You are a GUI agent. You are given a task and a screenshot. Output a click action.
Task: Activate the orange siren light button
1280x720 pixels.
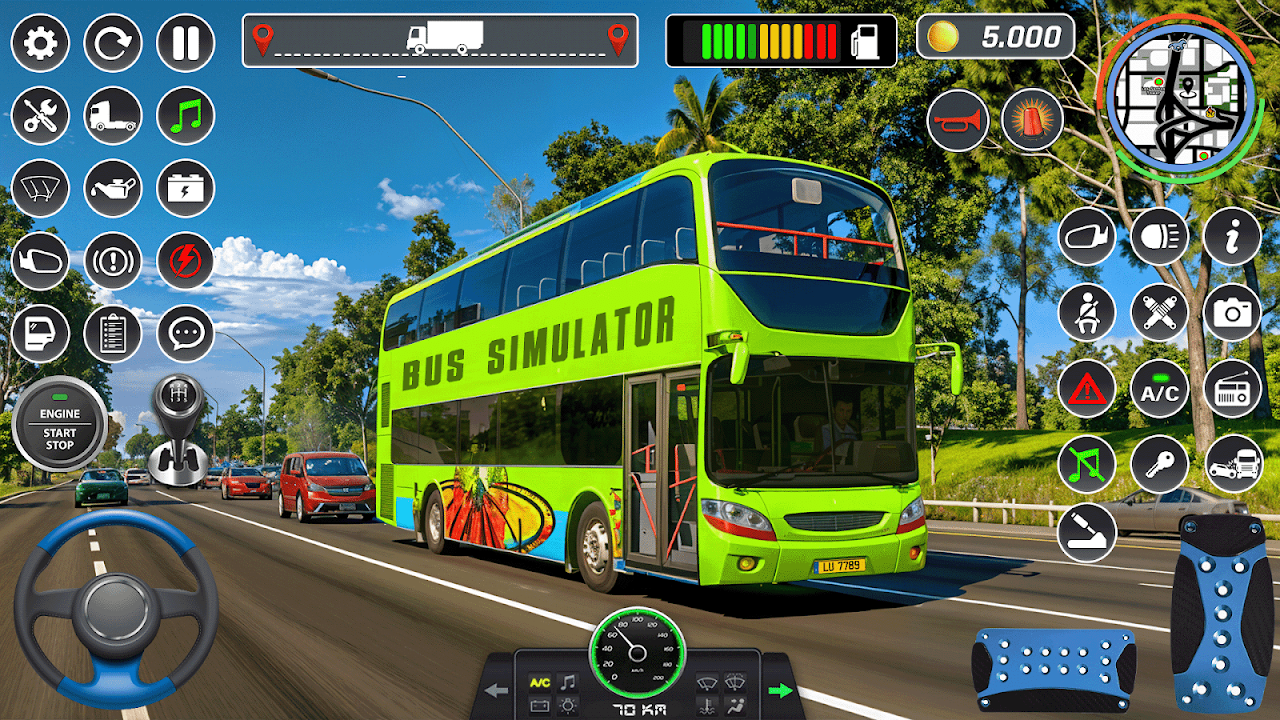coord(1031,121)
